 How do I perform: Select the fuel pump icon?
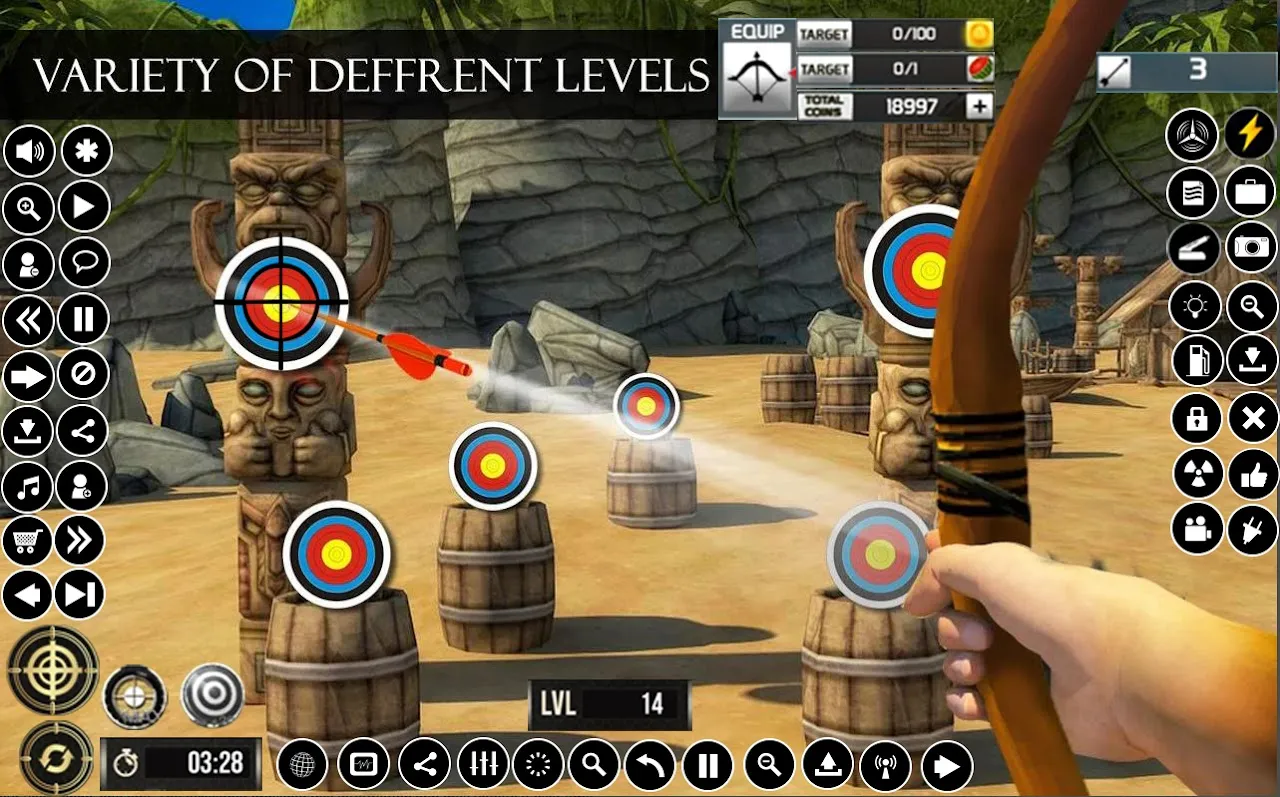point(1196,361)
